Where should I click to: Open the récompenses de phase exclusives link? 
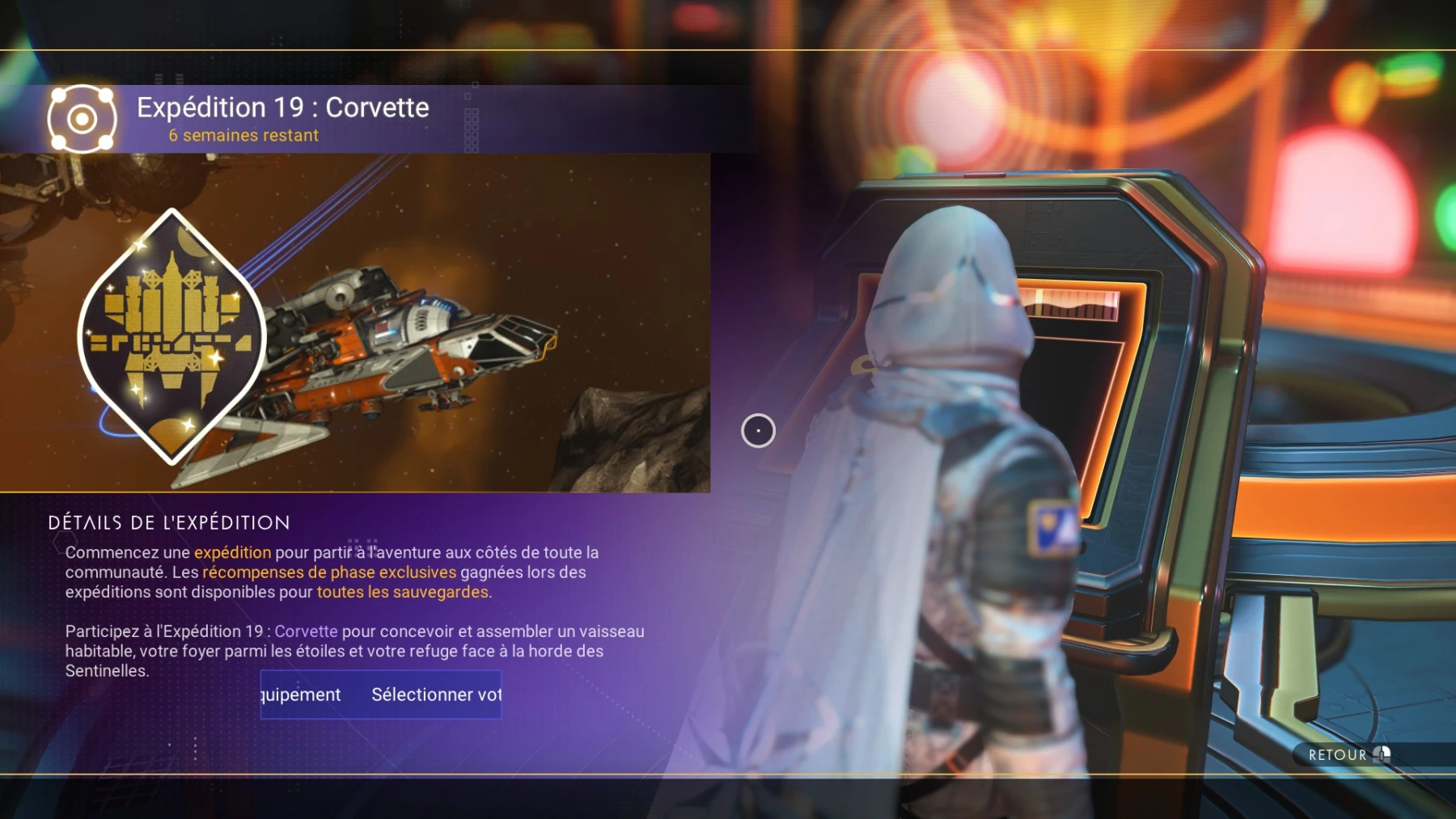[x=327, y=572]
